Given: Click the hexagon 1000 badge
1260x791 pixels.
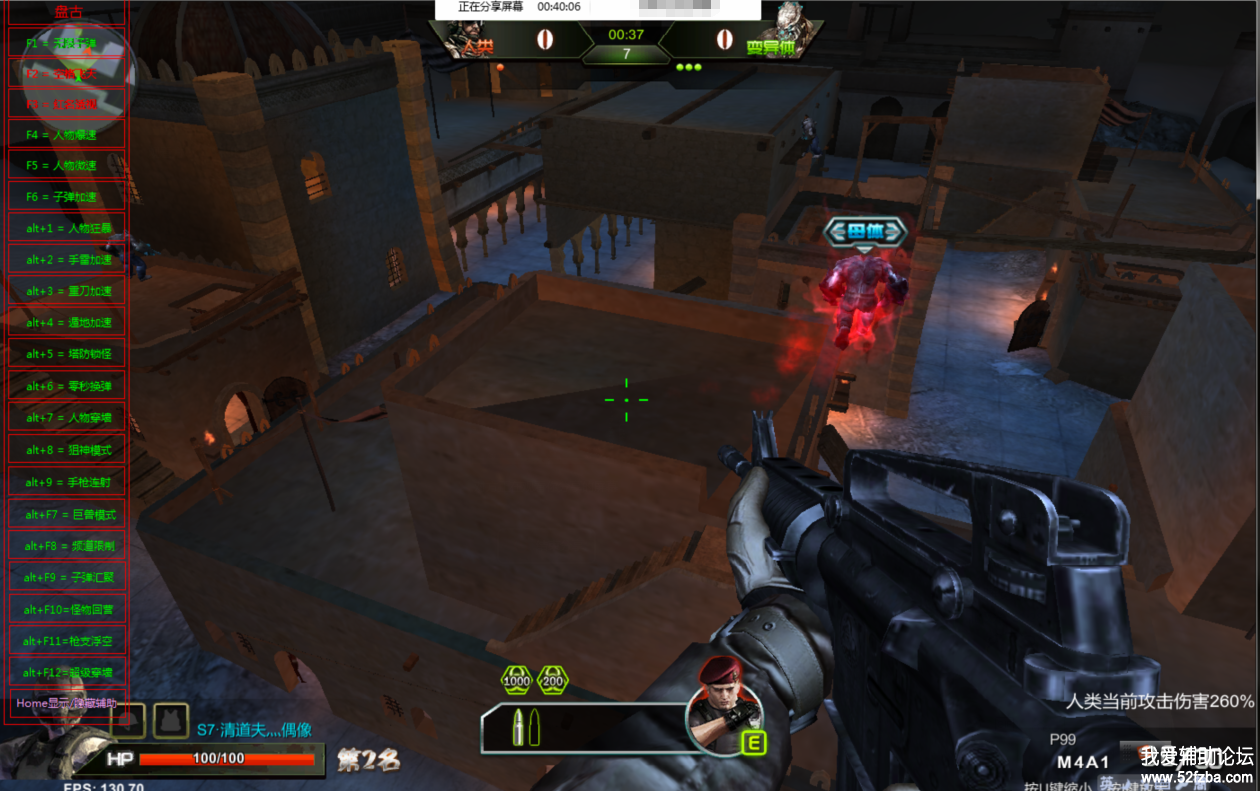Looking at the screenshot, I should (517, 681).
